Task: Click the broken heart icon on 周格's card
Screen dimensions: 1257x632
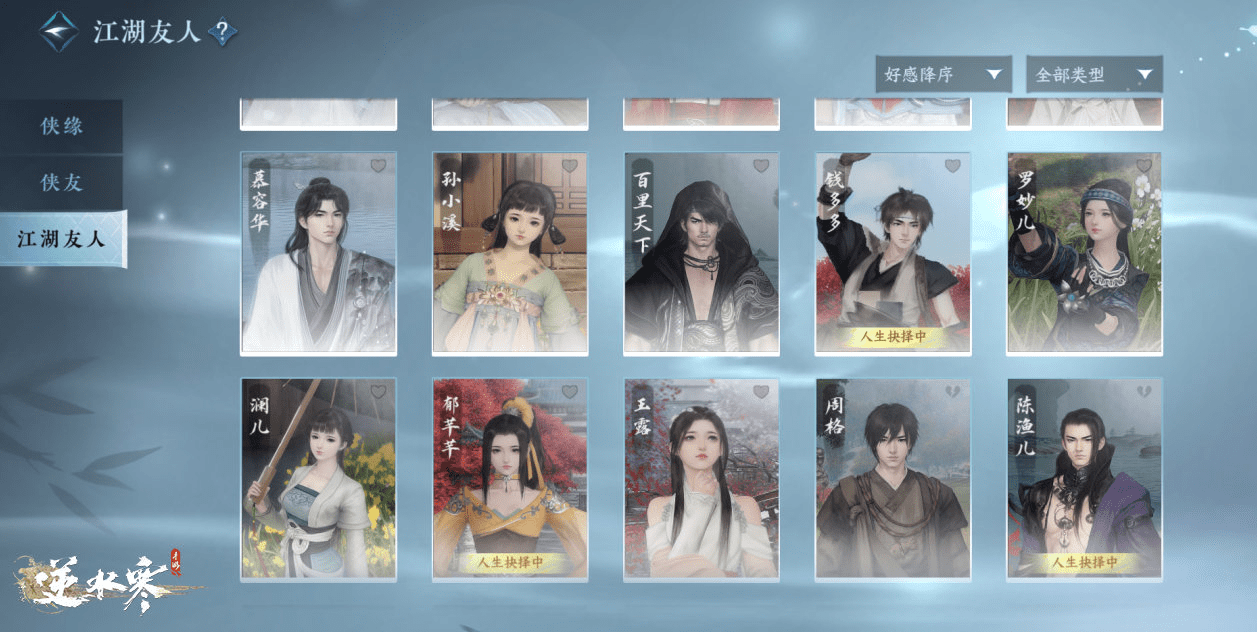Action: [953, 392]
